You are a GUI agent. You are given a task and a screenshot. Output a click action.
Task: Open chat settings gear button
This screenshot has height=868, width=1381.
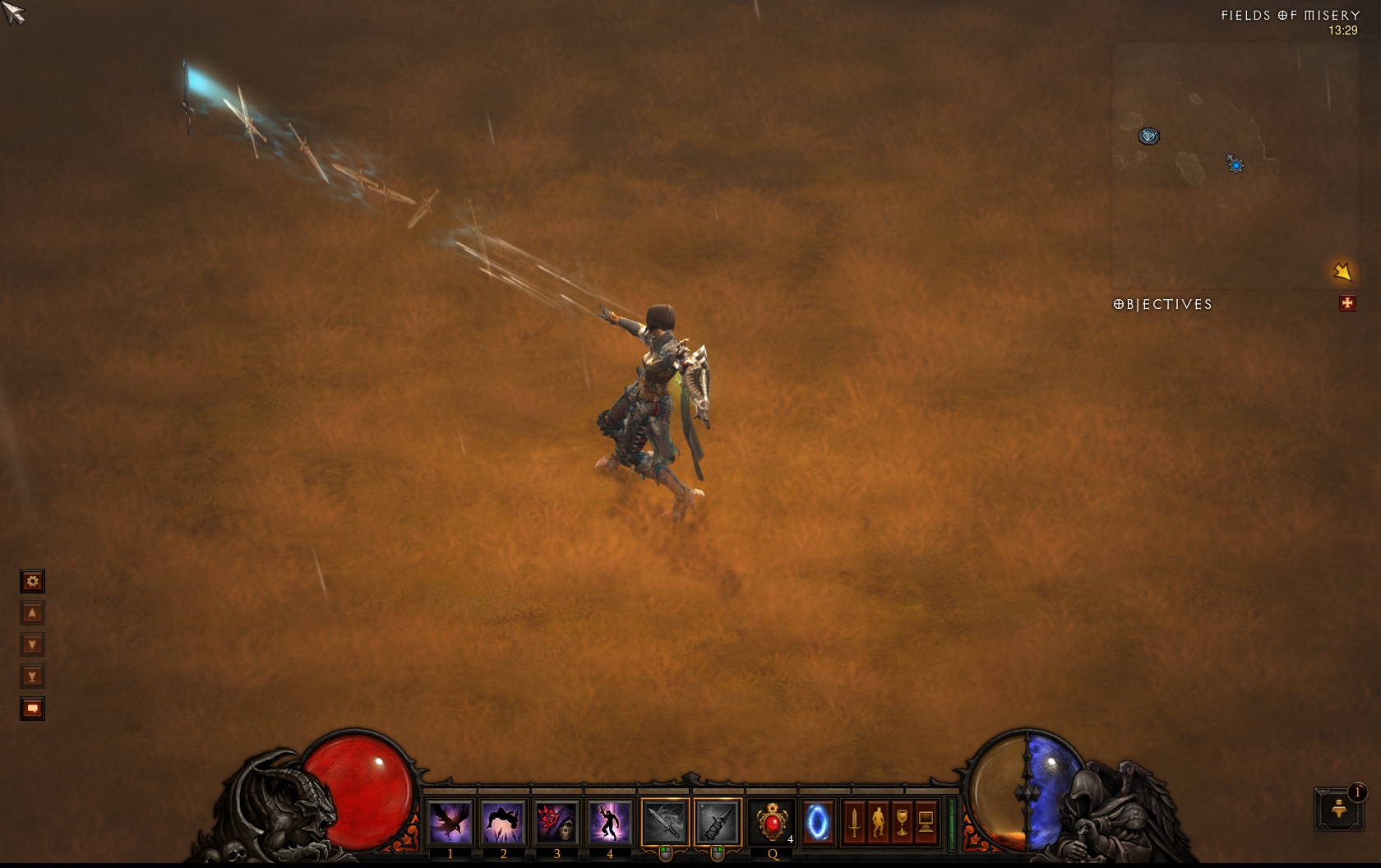point(32,581)
